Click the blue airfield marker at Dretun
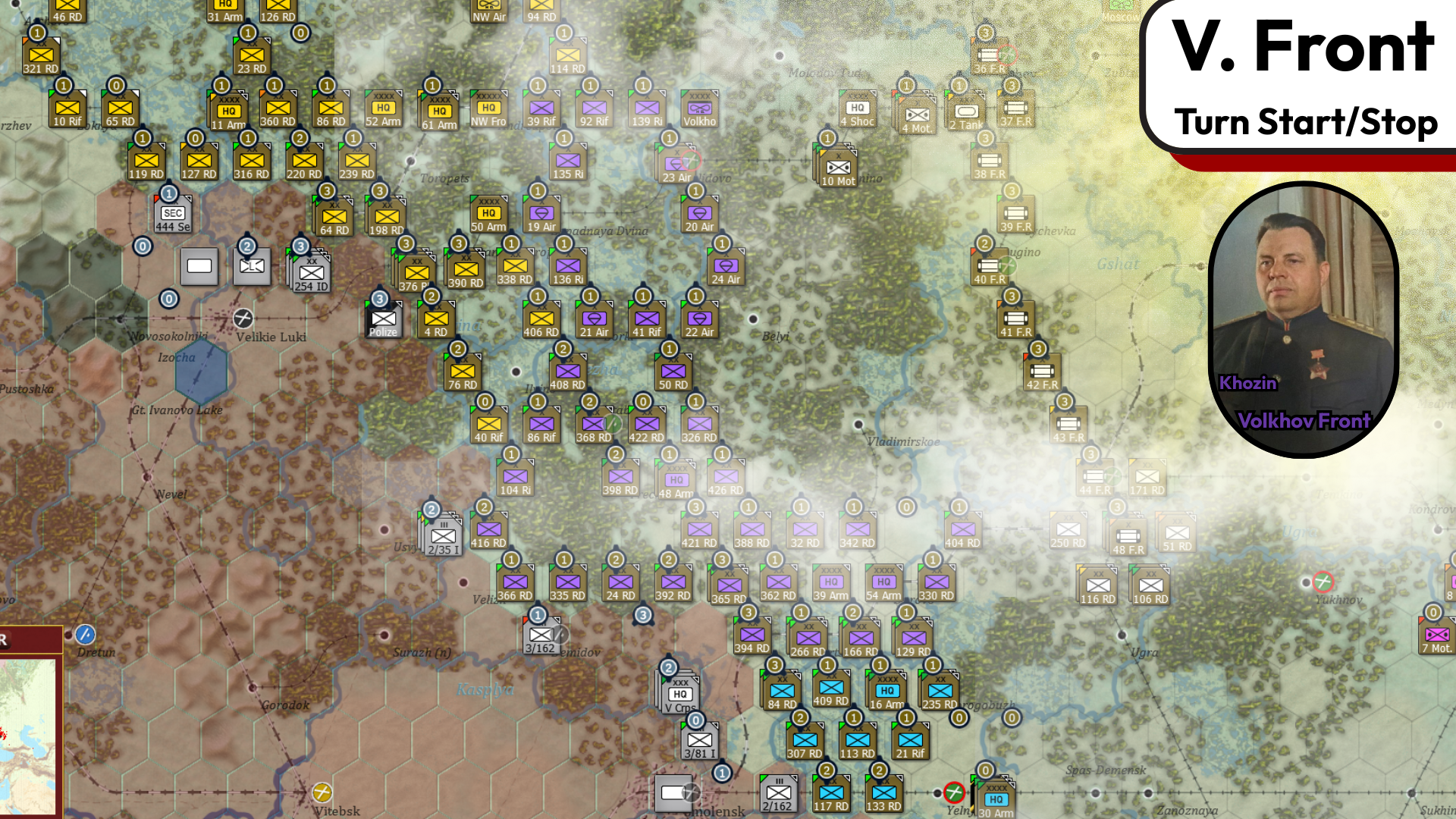Screen dimensions: 1456x819 tap(86, 633)
